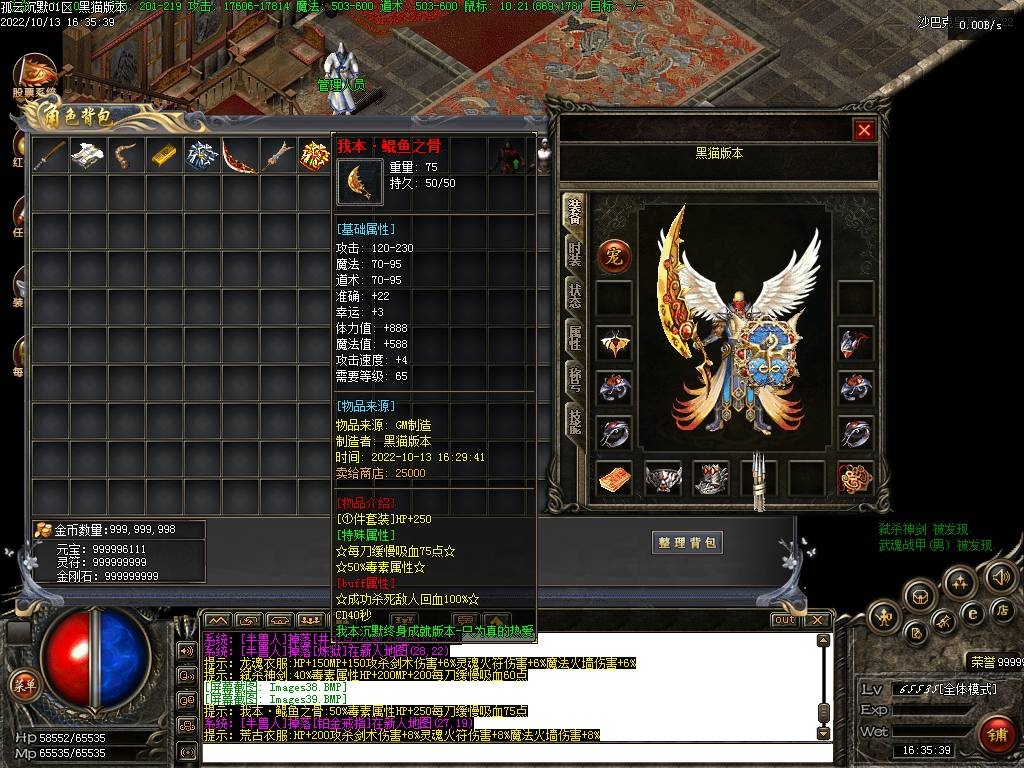Click the round 宠 pet button
Screen dimensions: 1024x768
(614, 256)
